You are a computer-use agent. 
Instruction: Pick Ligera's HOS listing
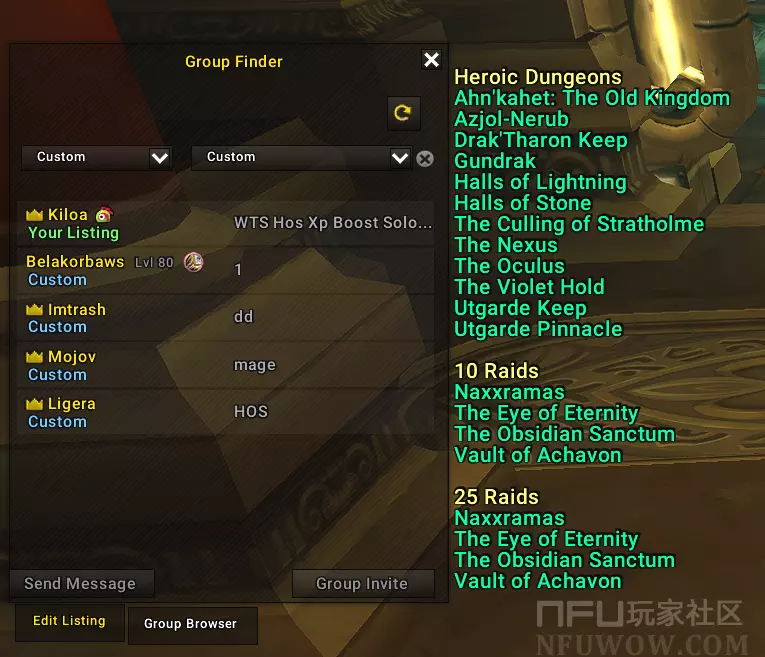pos(226,412)
